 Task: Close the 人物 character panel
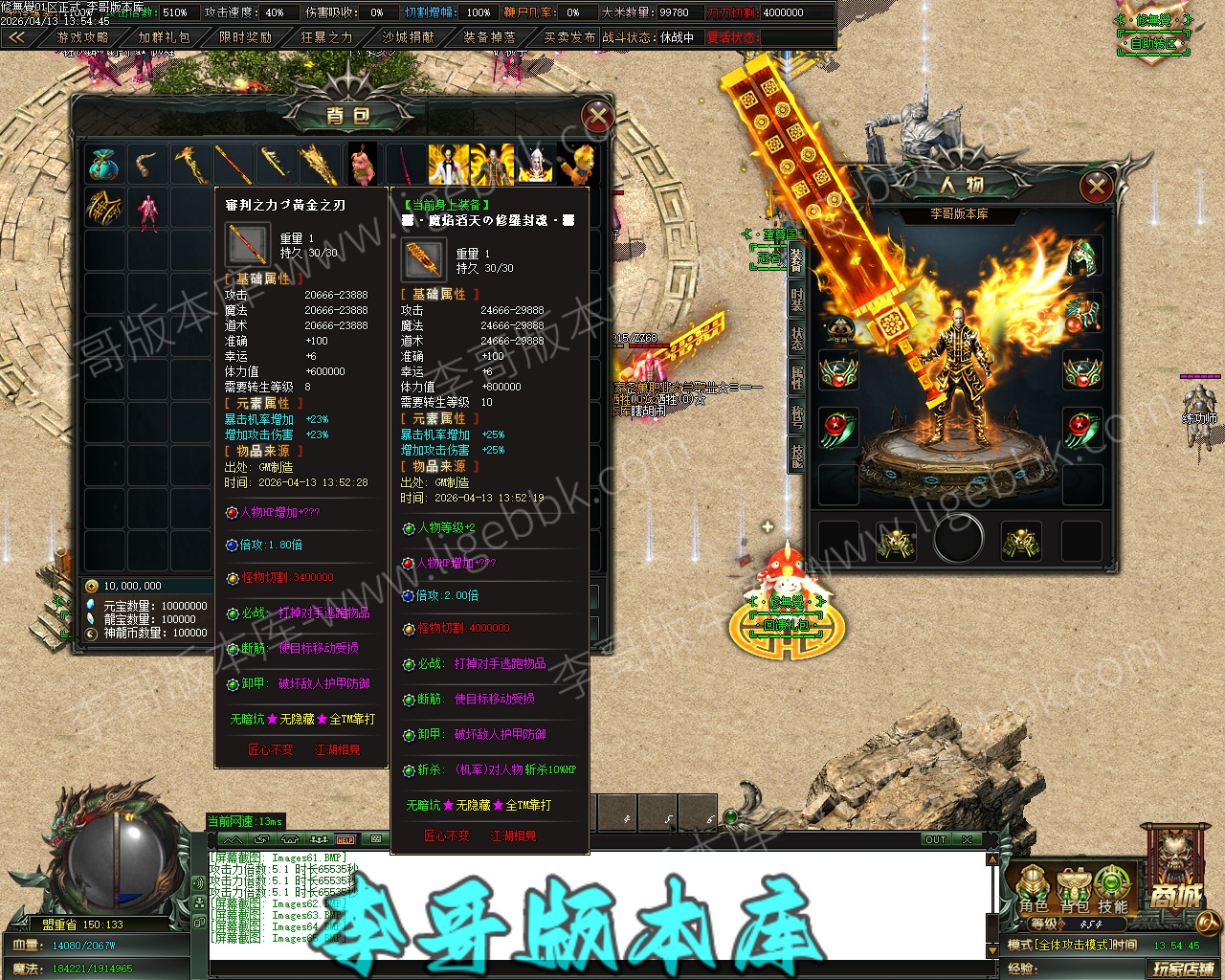[x=1097, y=186]
